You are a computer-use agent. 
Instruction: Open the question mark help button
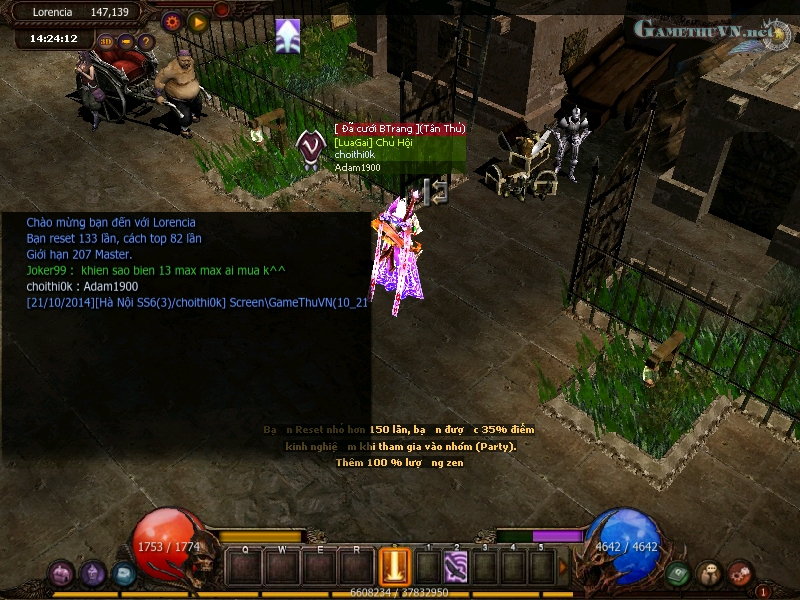[146, 41]
